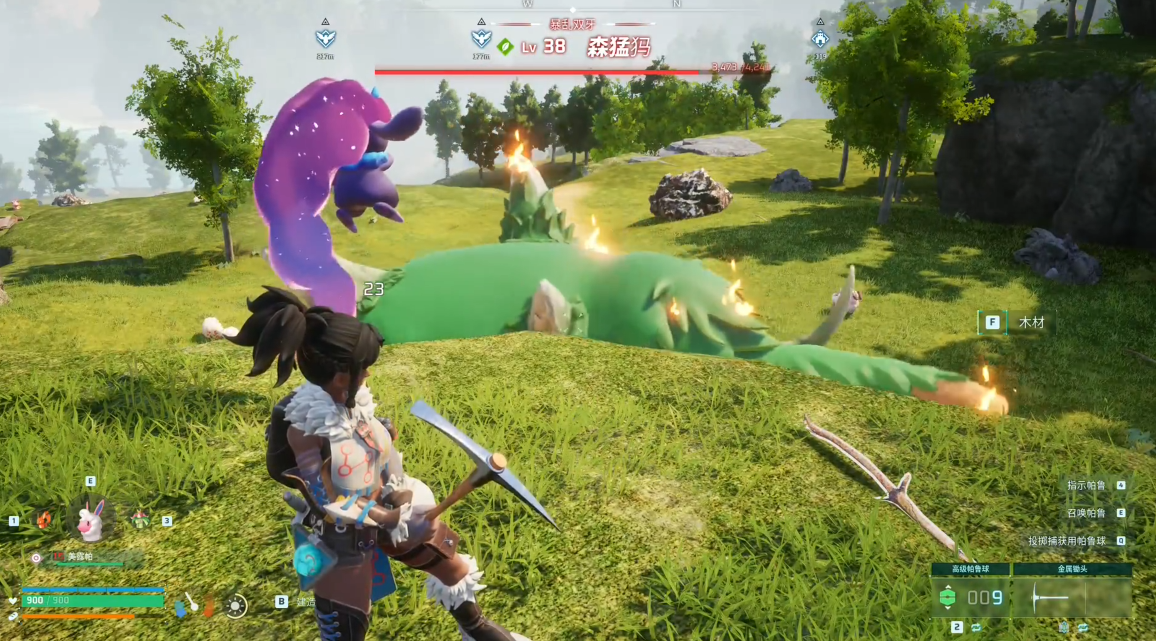The width and height of the screenshot is (1156, 641).
Task: Click the 177m wing waypoint on compass
Action: [x=481, y=39]
